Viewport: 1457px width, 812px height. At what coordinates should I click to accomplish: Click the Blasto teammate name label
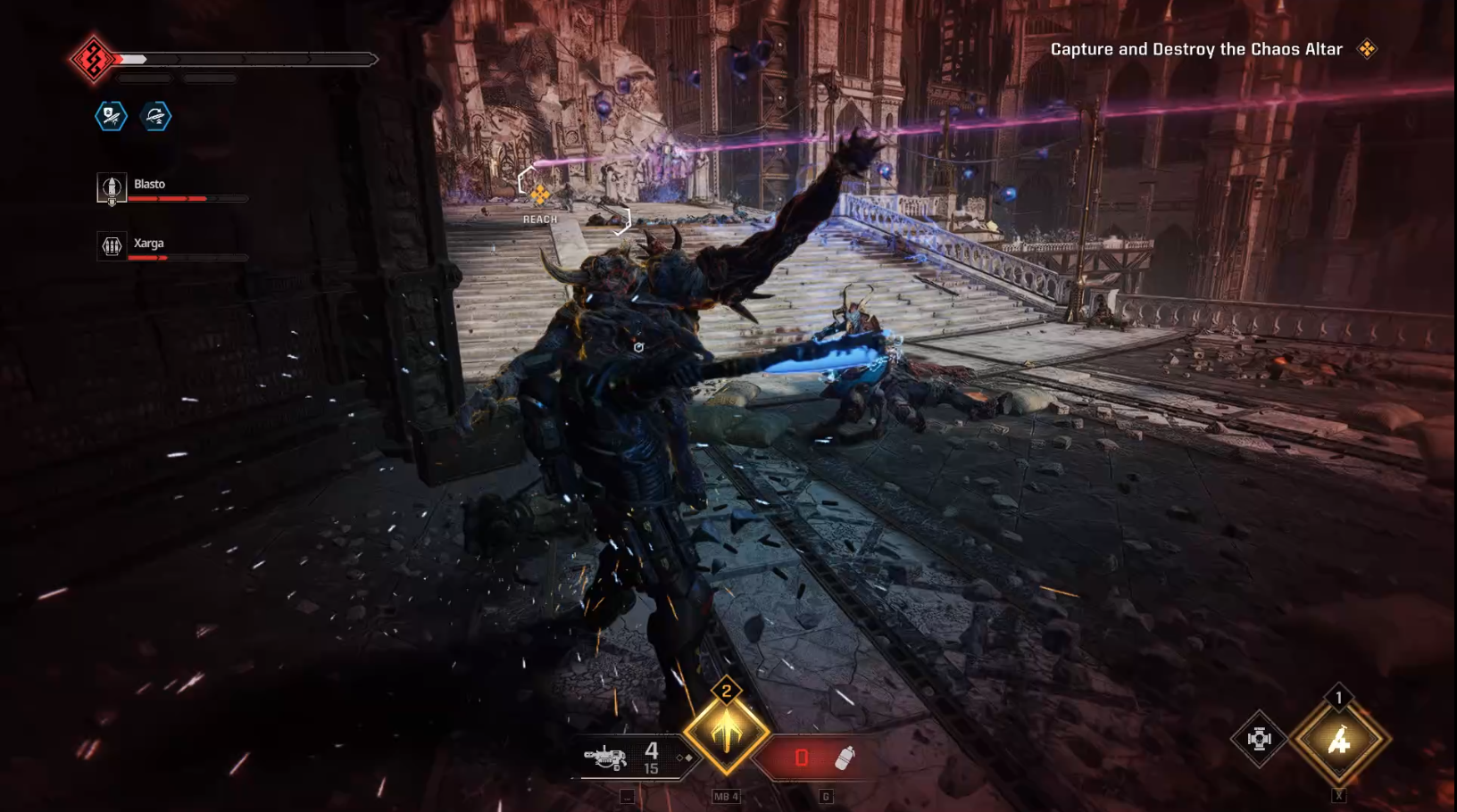[148, 184]
